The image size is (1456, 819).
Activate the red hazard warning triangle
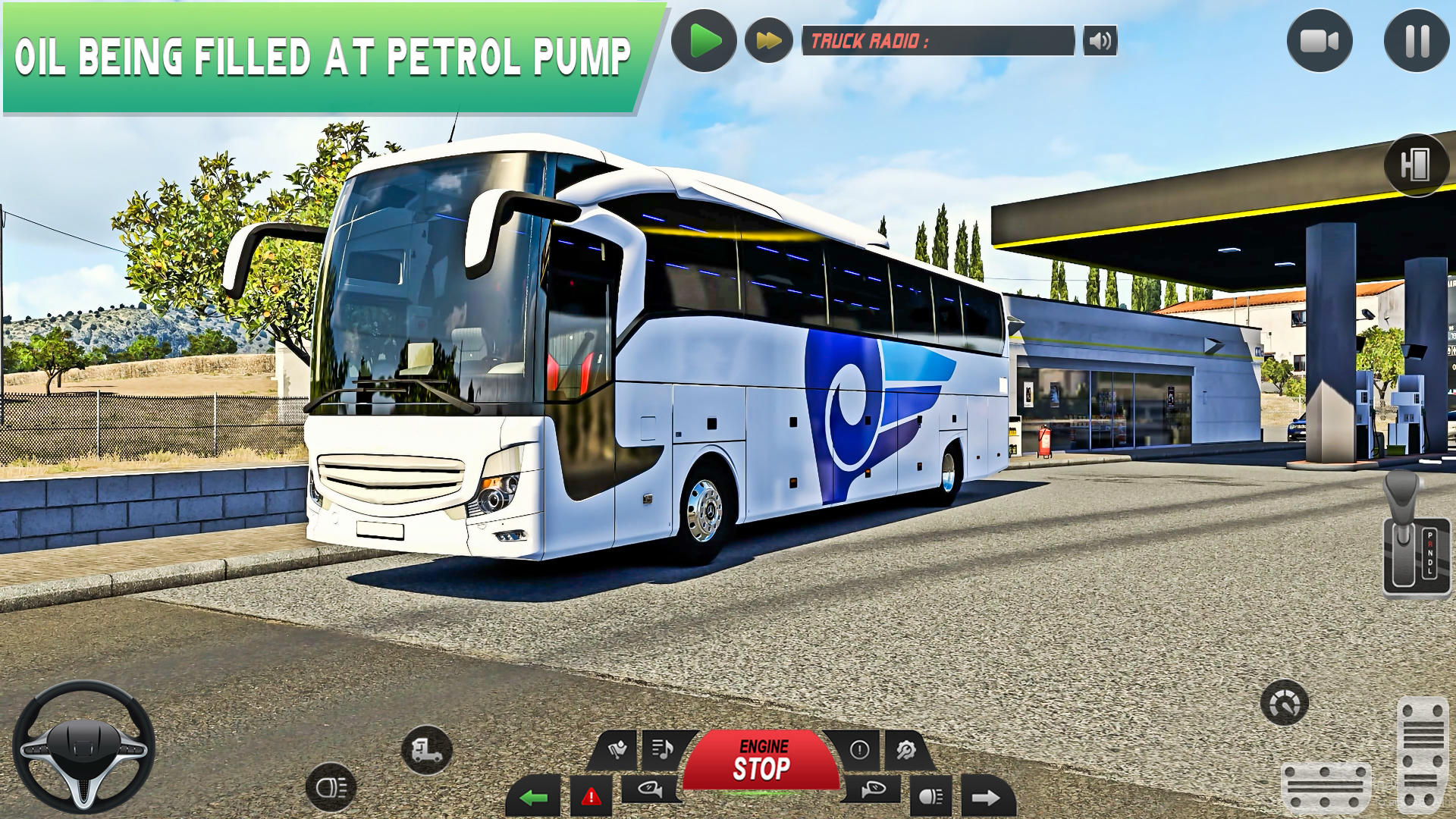(x=591, y=797)
